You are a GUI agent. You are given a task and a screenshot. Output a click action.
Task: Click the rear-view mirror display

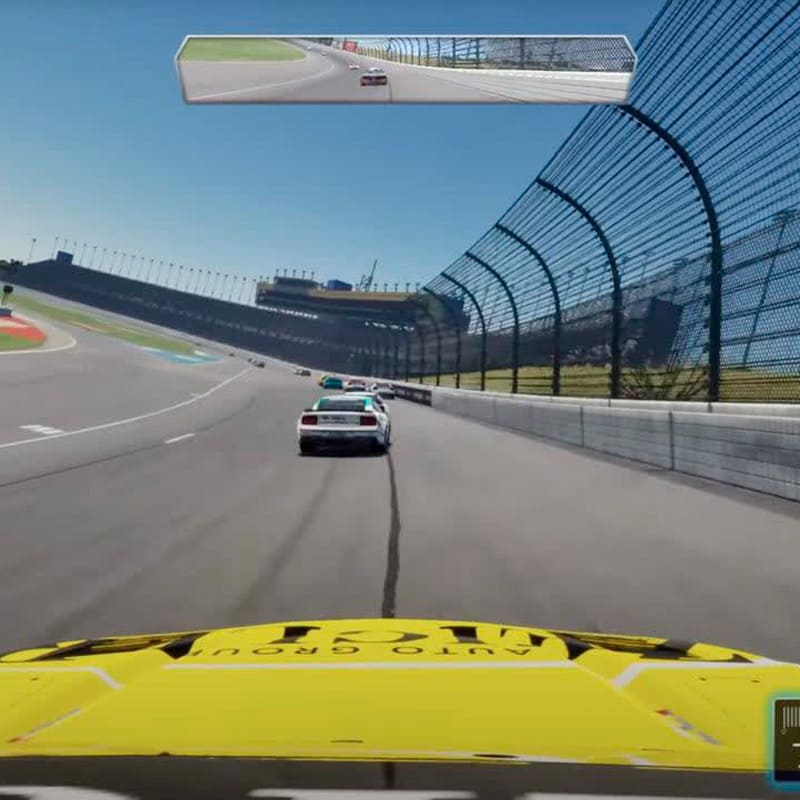405,70
